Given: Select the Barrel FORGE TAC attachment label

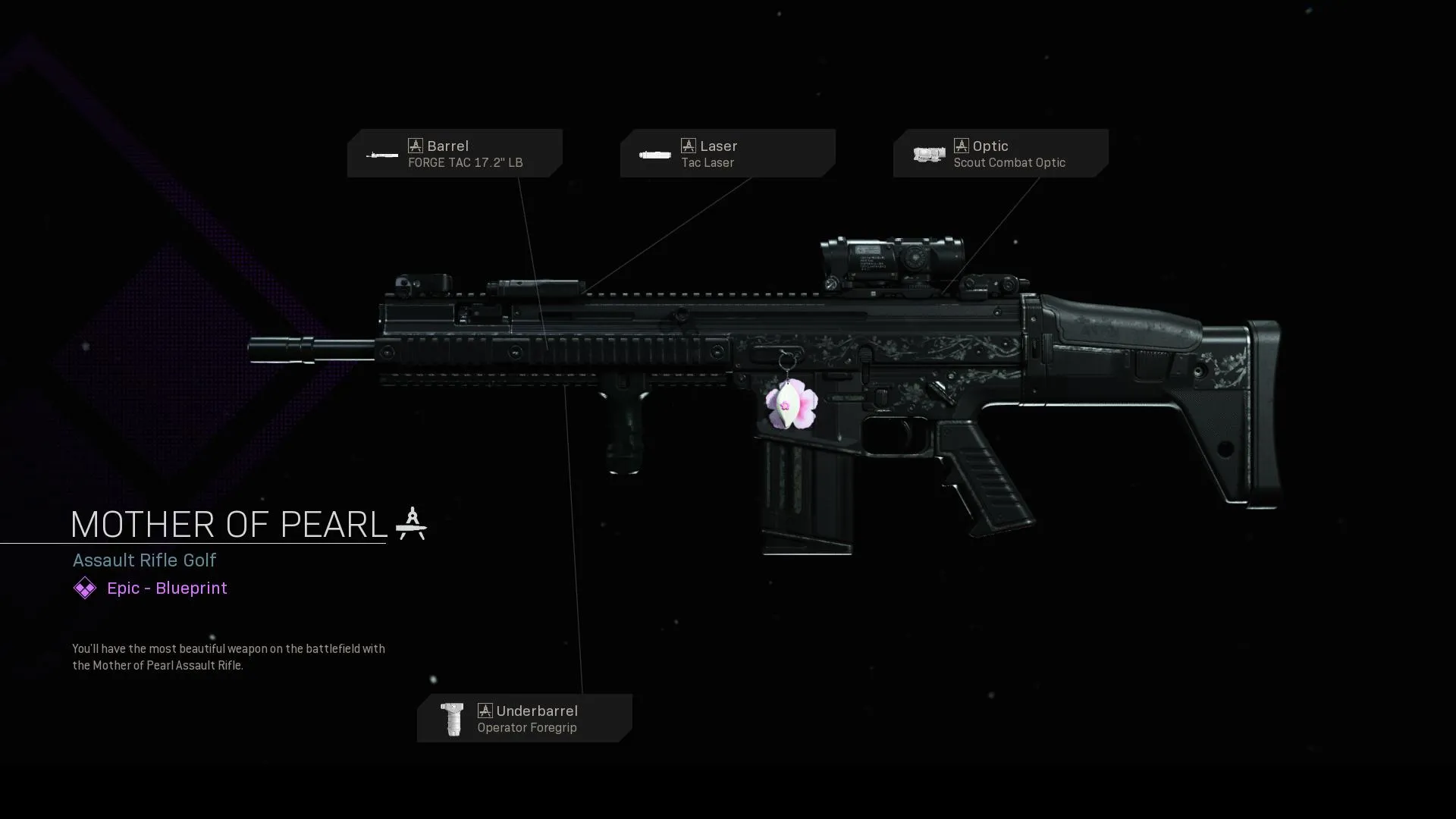Looking at the screenshot, I should click(455, 153).
